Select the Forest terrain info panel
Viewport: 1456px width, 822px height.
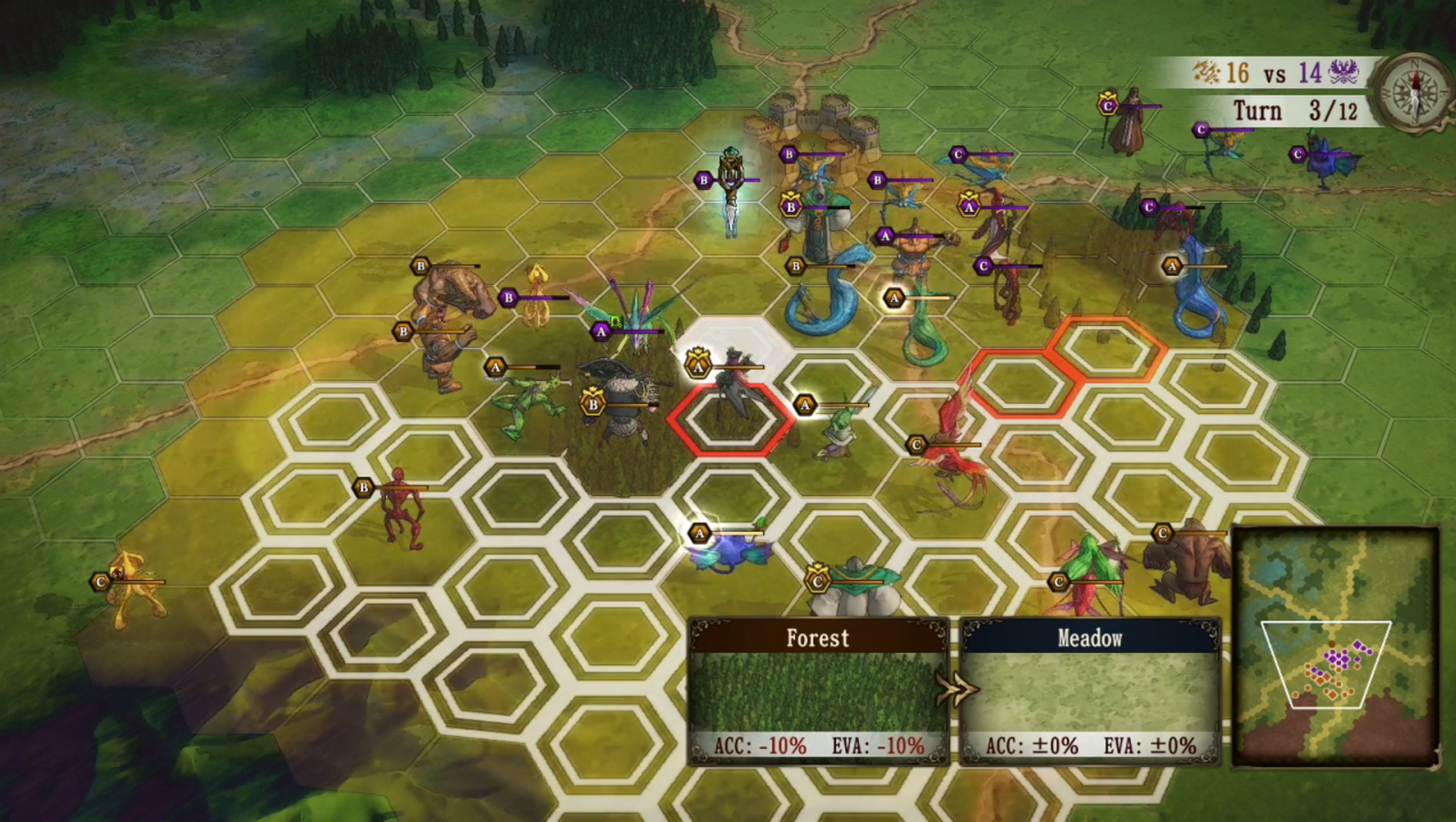pos(818,690)
